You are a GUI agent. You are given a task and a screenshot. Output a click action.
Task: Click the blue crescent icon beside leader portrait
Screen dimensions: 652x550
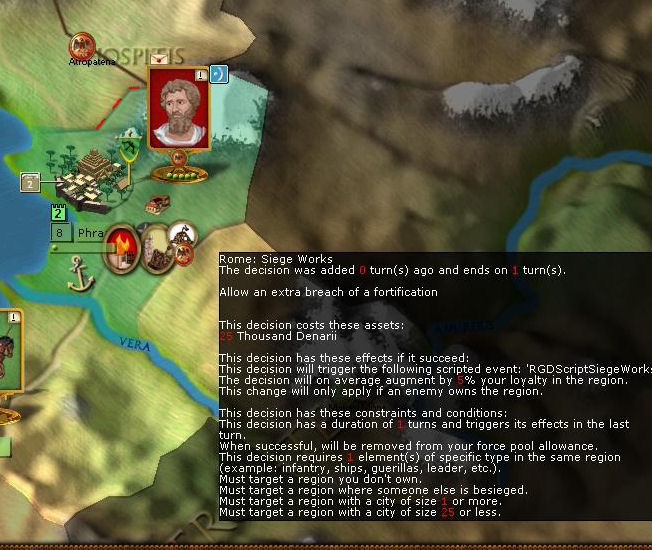coord(217,74)
